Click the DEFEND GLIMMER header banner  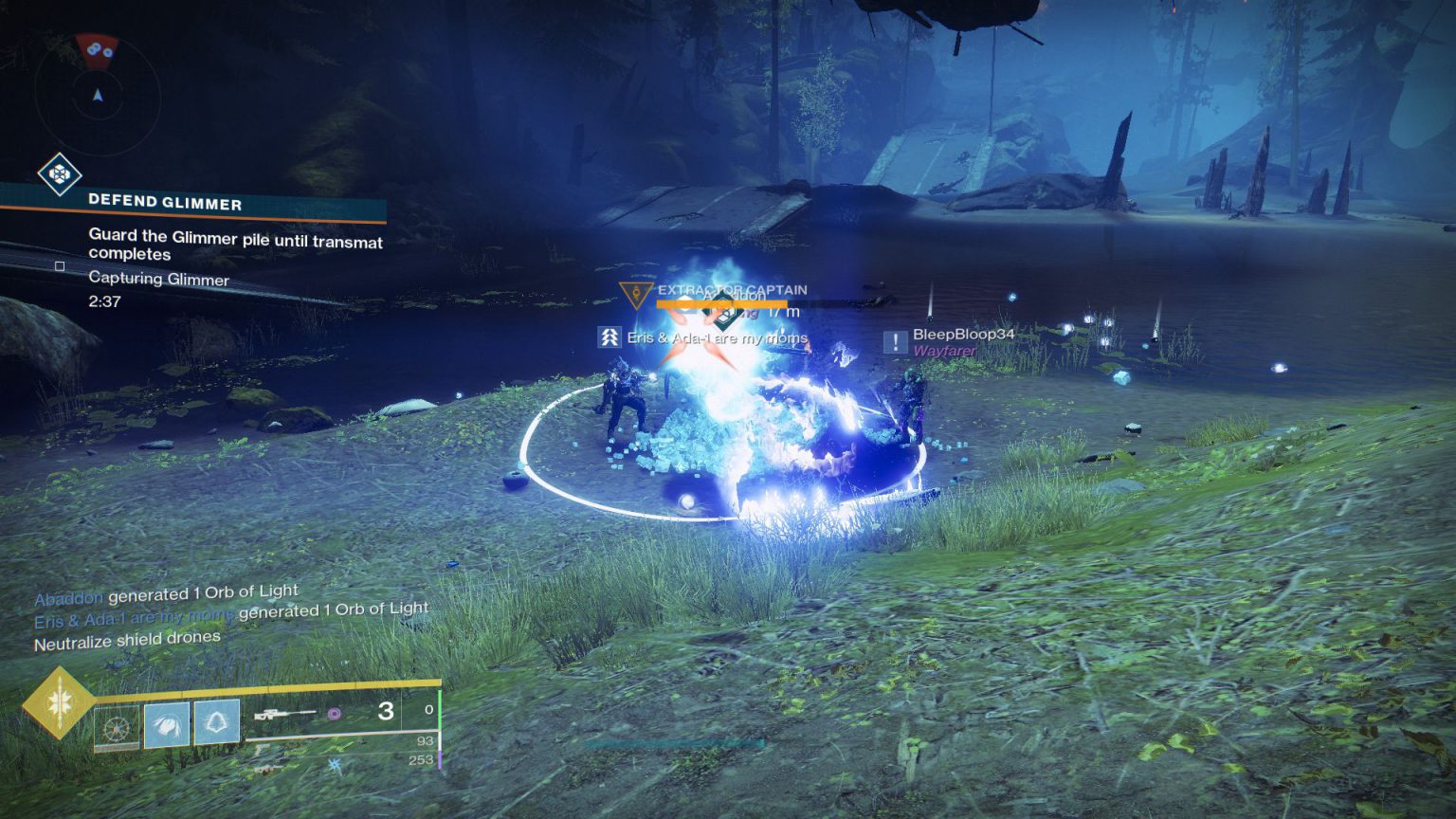(x=165, y=202)
